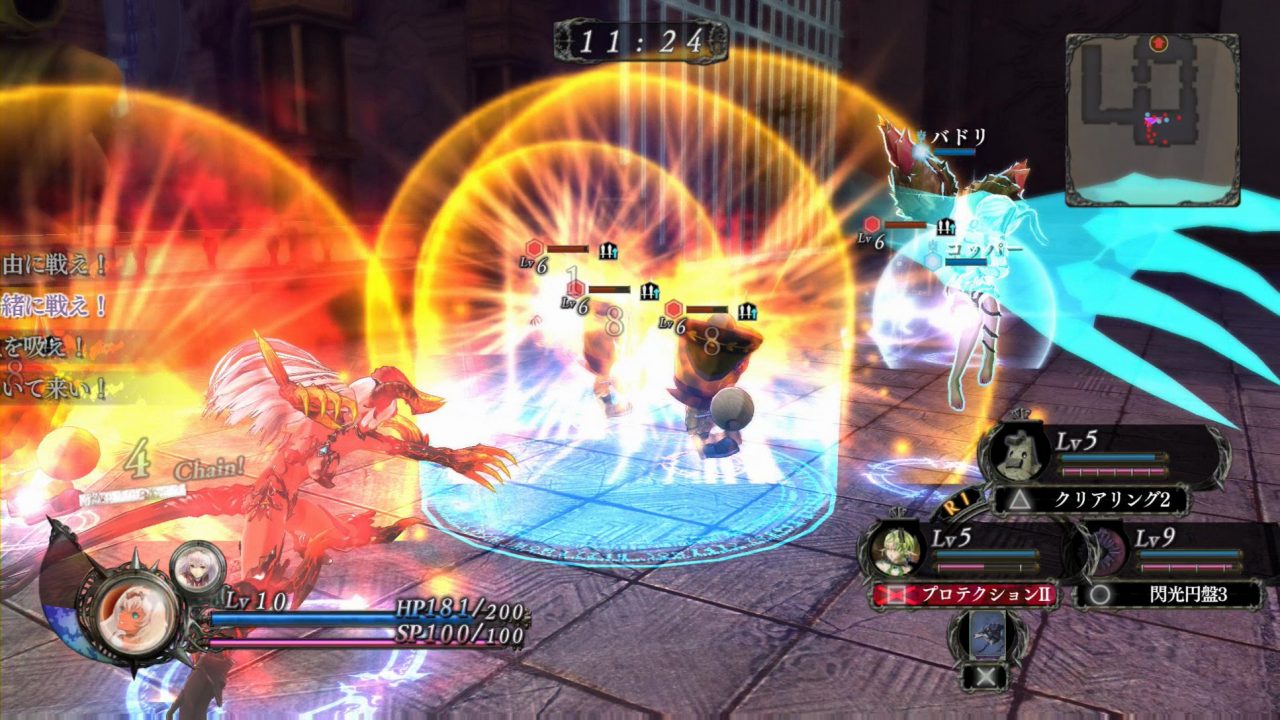Select the green-haired Lv 5 servant portrait

tap(895, 551)
